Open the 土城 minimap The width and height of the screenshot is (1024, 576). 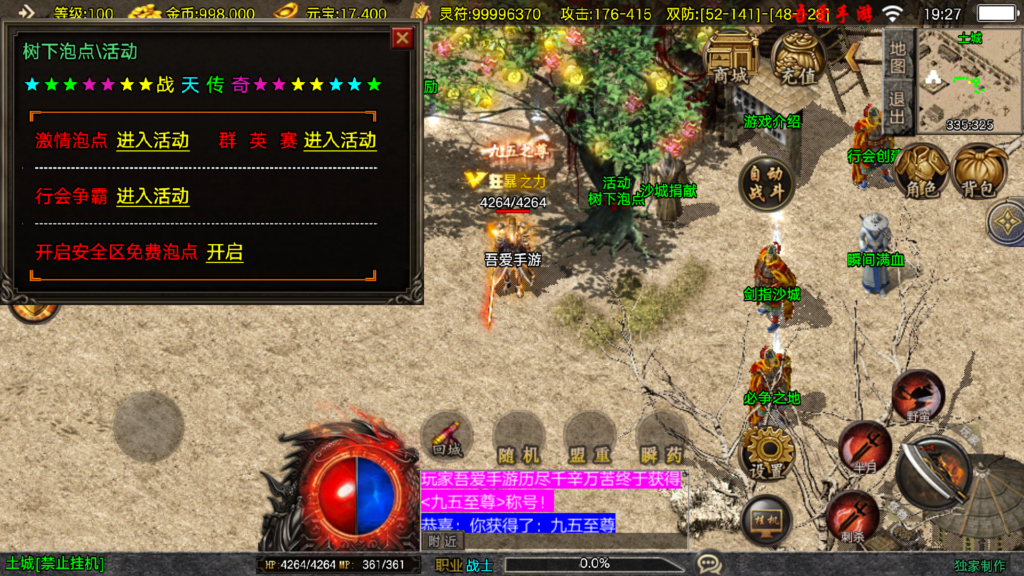click(968, 82)
